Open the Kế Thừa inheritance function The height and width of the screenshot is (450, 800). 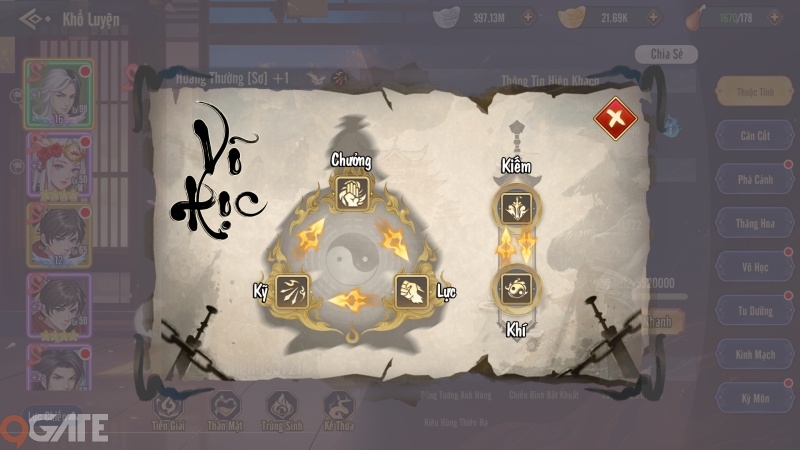point(339,410)
